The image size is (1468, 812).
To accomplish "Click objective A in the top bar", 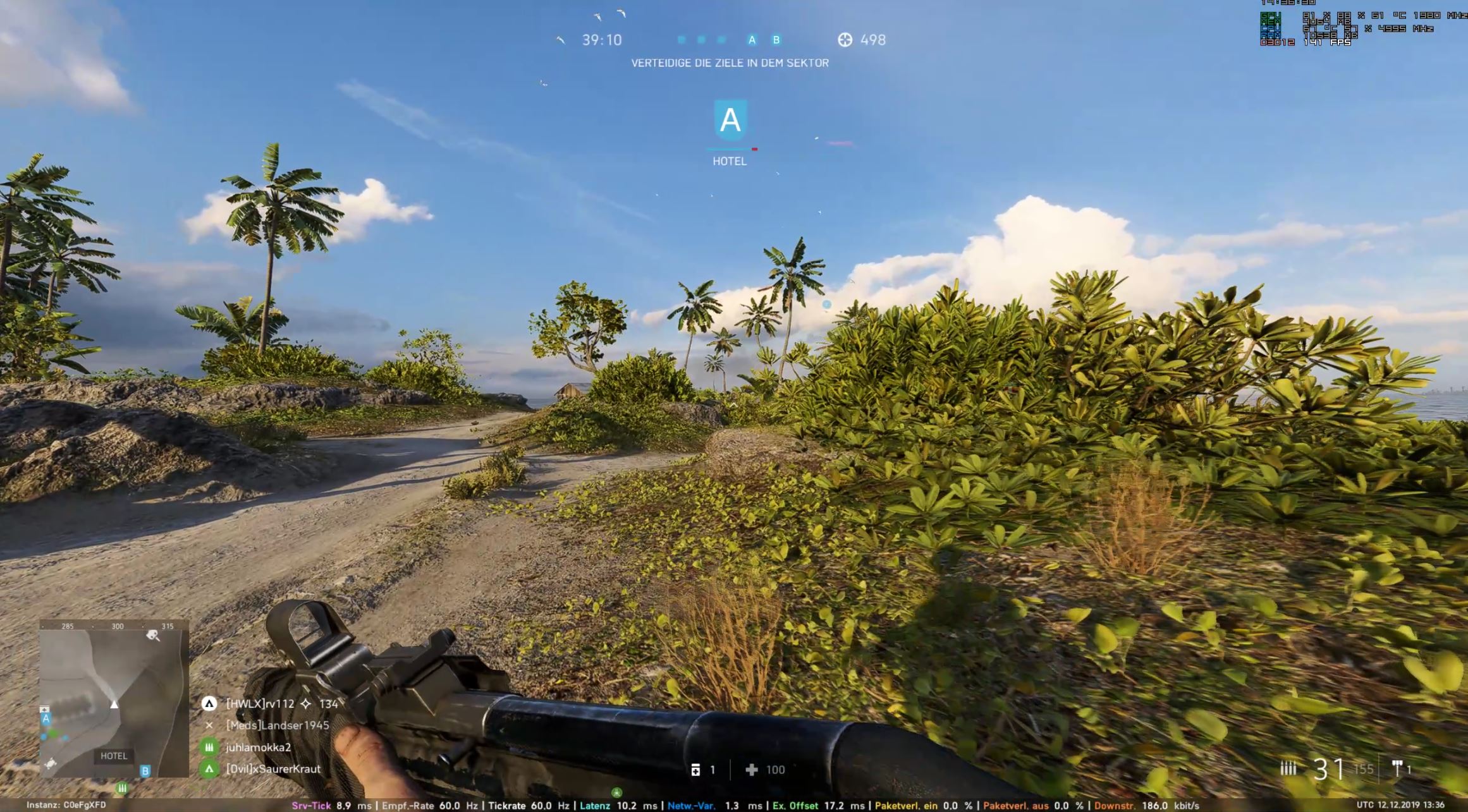I will pos(752,40).
